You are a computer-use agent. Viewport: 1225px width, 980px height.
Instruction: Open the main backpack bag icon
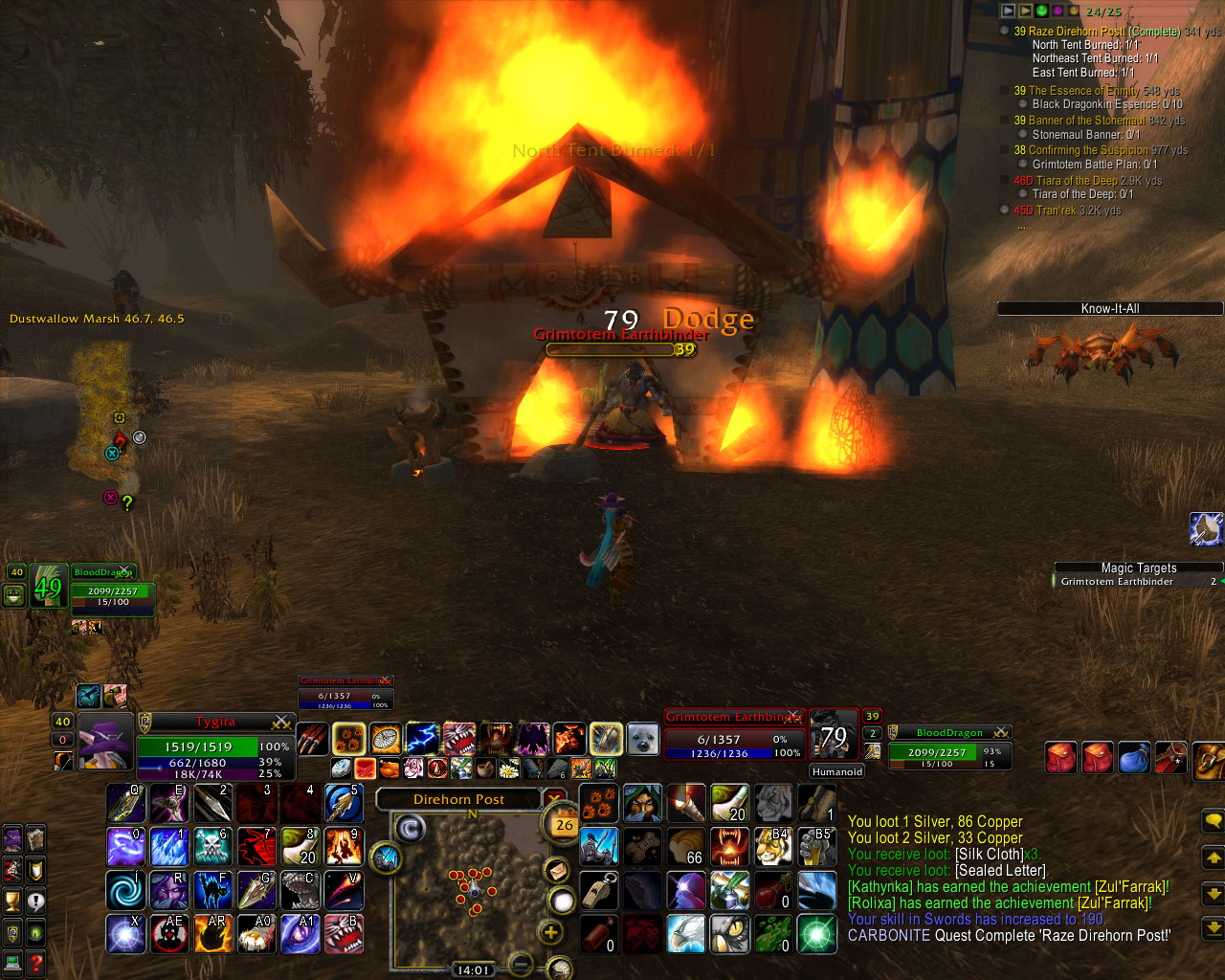[1210, 759]
